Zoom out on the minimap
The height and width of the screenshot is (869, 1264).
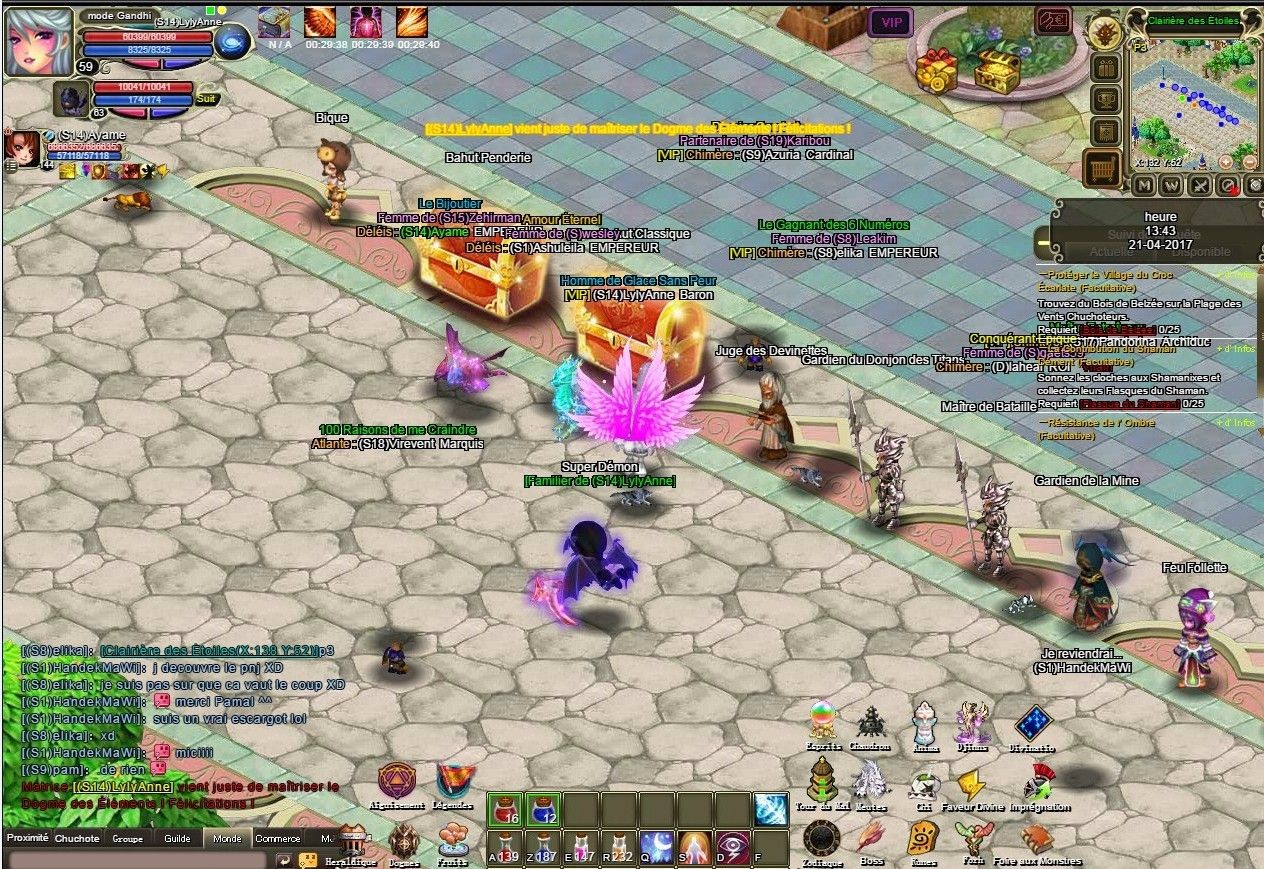click(x=1249, y=161)
